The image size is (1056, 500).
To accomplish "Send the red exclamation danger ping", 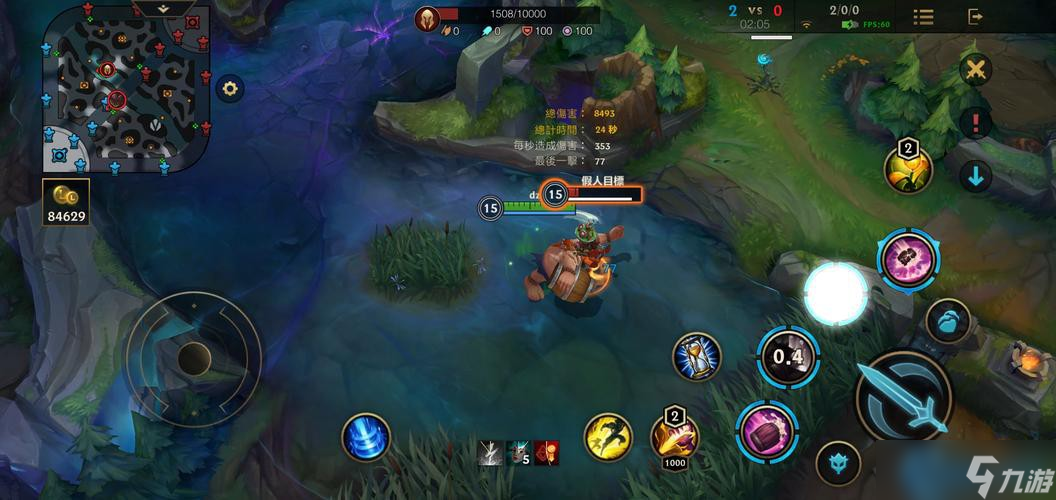I will 975,123.
